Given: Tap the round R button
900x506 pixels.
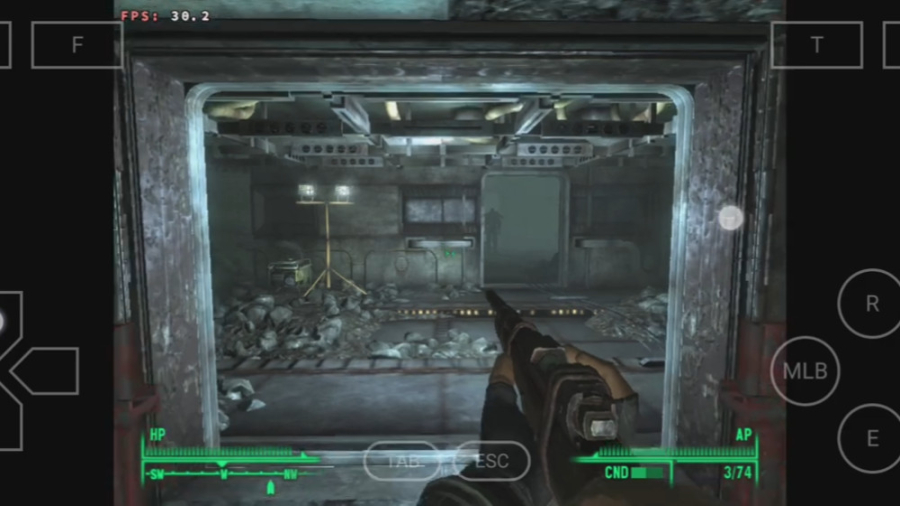Looking at the screenshot, I should point(871,304).
